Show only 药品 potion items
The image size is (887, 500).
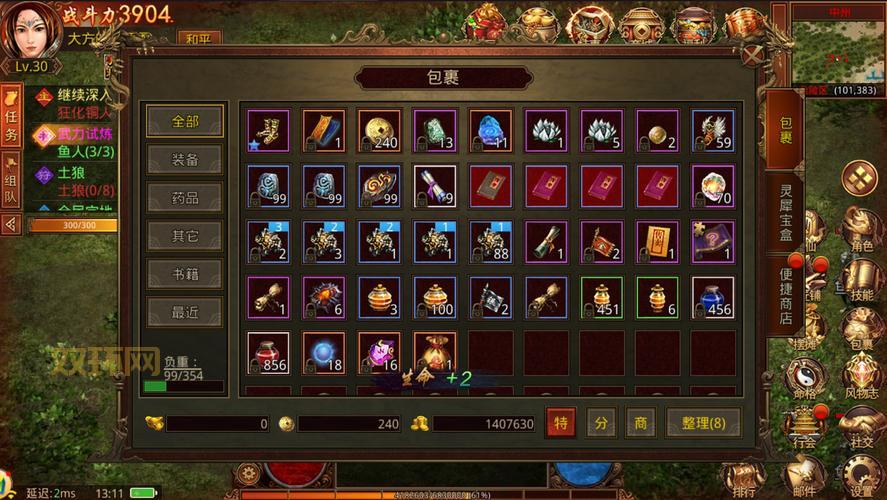pyautogui.click(x=185, y=197)
